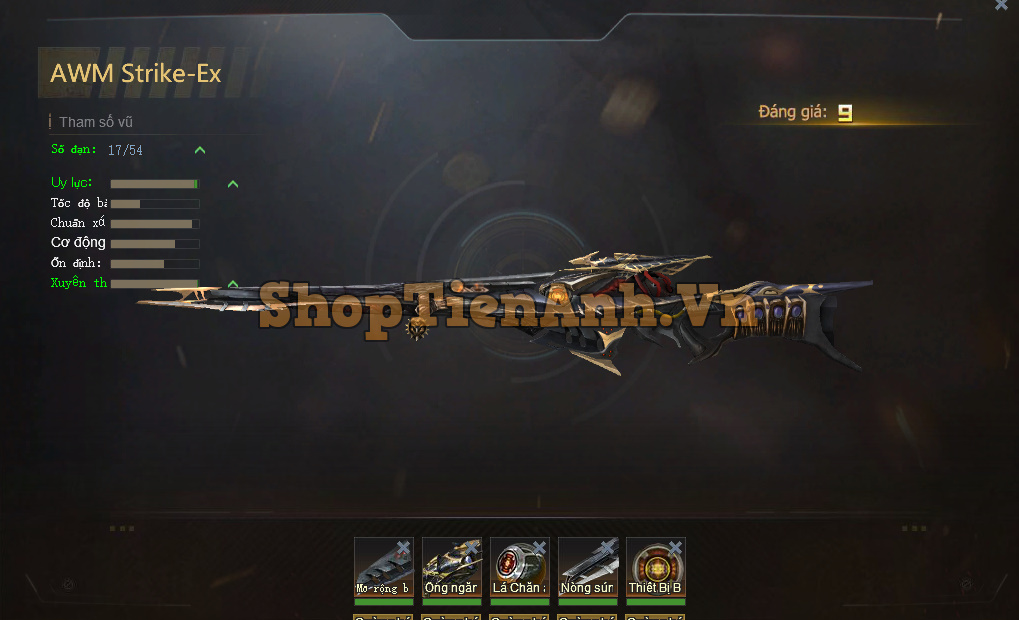Remove the Lá Chắn attachment using its X

[x=539, y=547]
